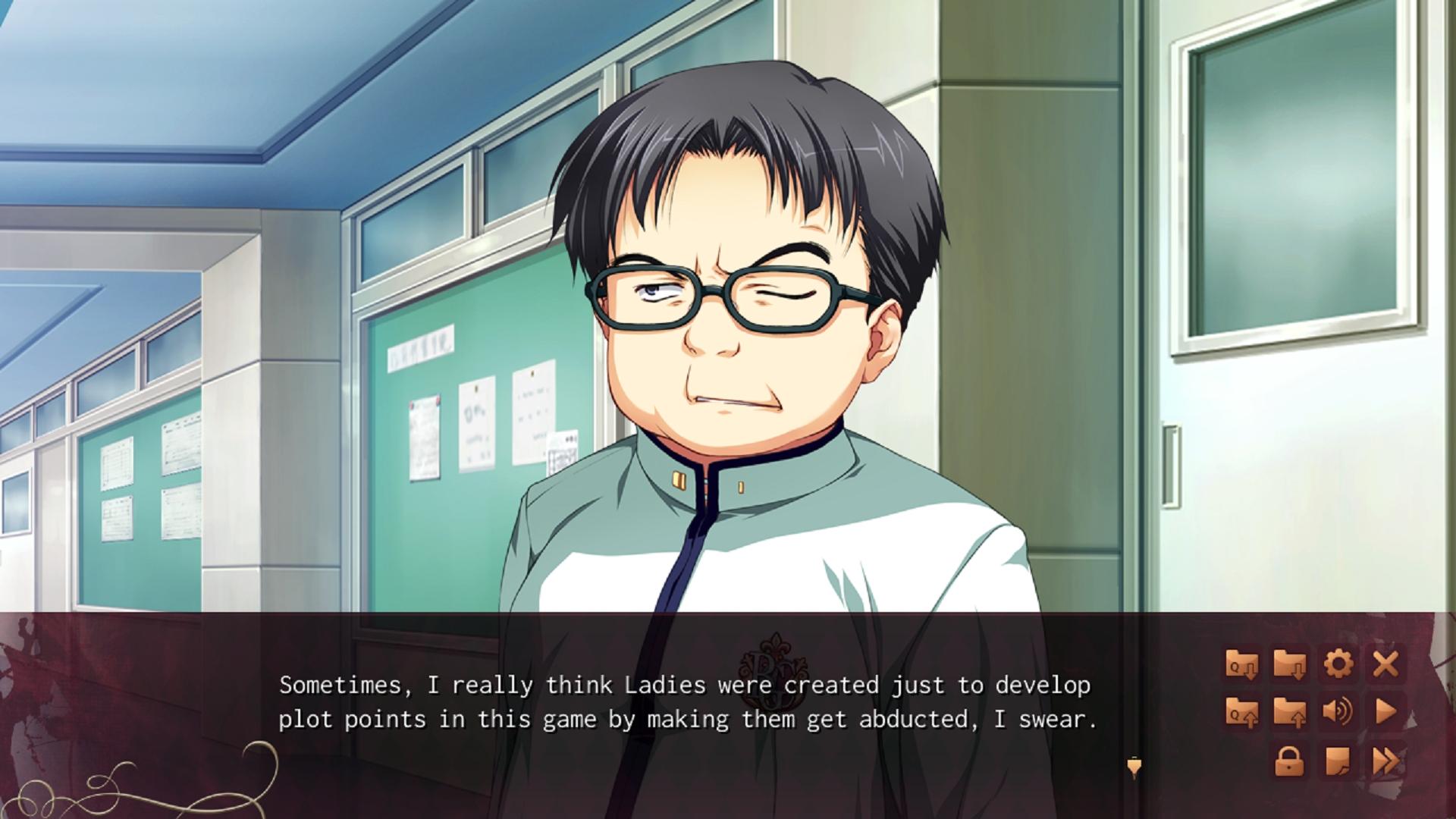
Task: Click the quick load folder icon
Action: click(x=1241, y=712)
